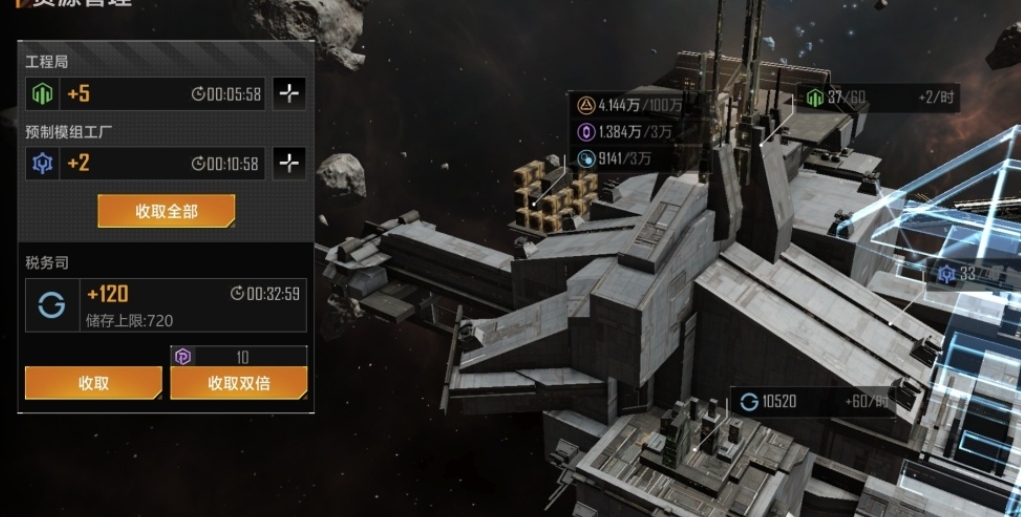Choose 收取双倍 to collect double
Viewport: 1021px width, 517px height.
tap(238, 383)
